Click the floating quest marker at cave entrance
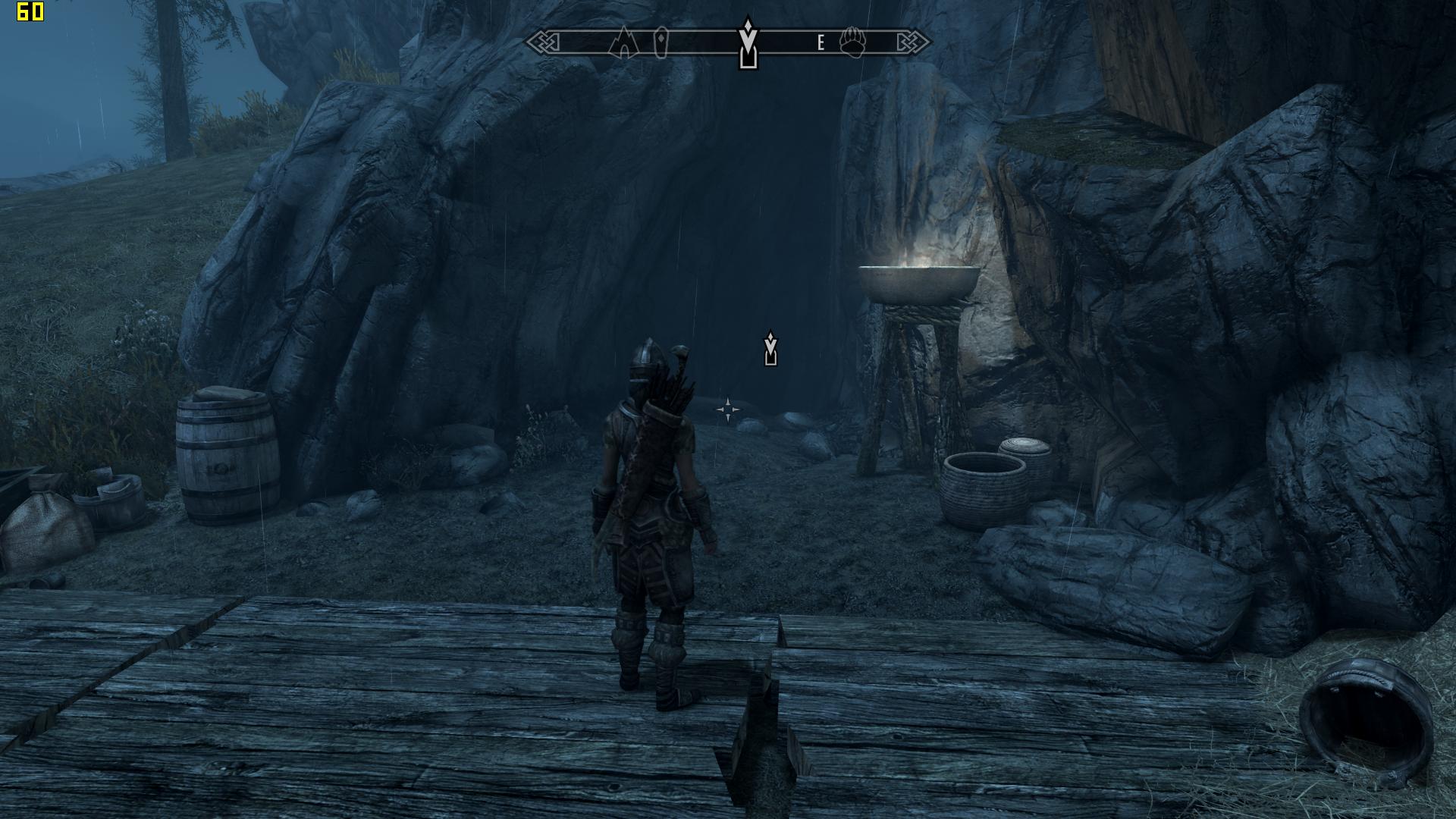1456x819 pixels. [x=770, y=349]
